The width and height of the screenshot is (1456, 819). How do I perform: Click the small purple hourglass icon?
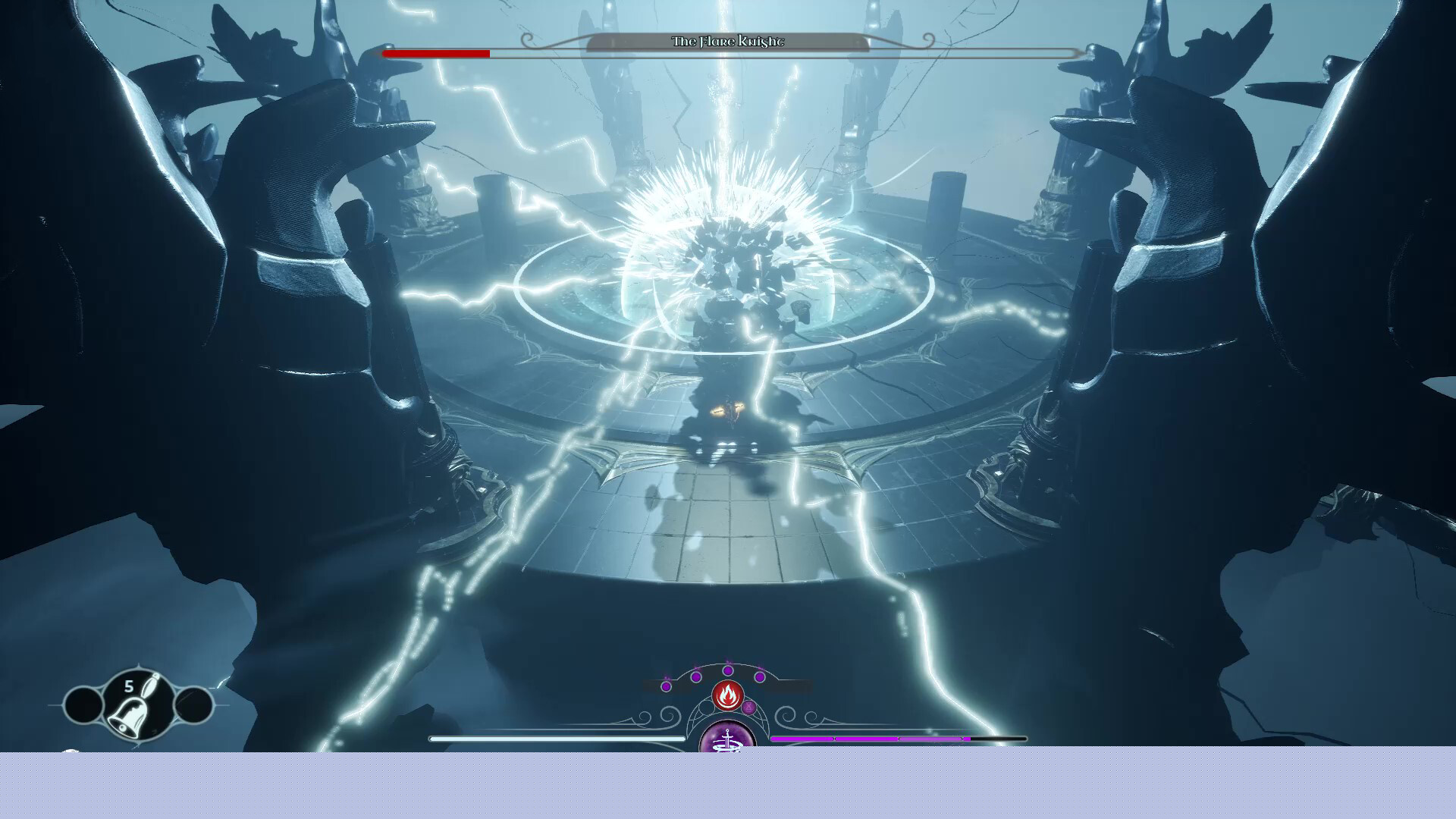[748, 708]
